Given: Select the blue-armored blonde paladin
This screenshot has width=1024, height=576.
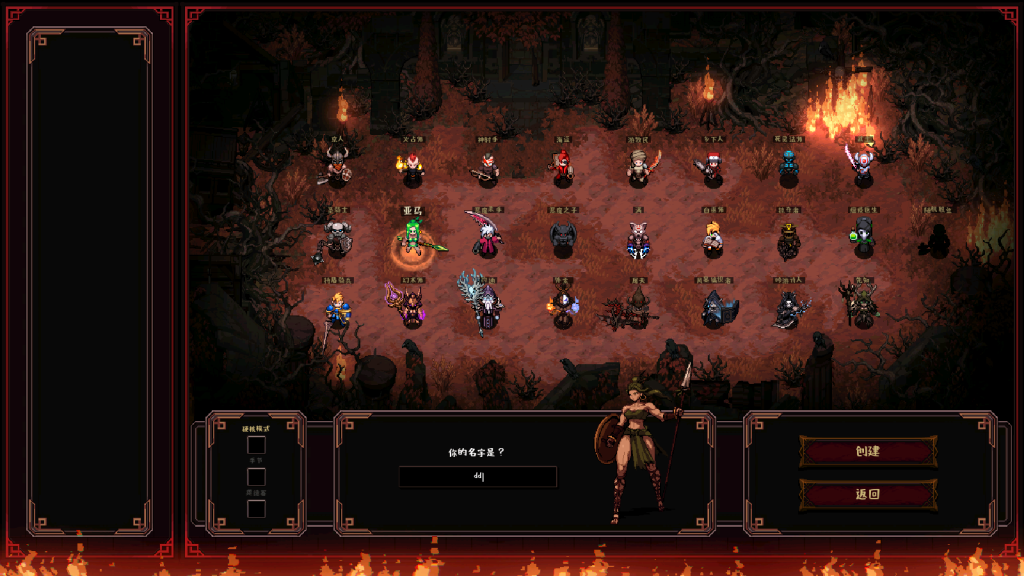Looking at the screenshot, I should pos(337,310).
